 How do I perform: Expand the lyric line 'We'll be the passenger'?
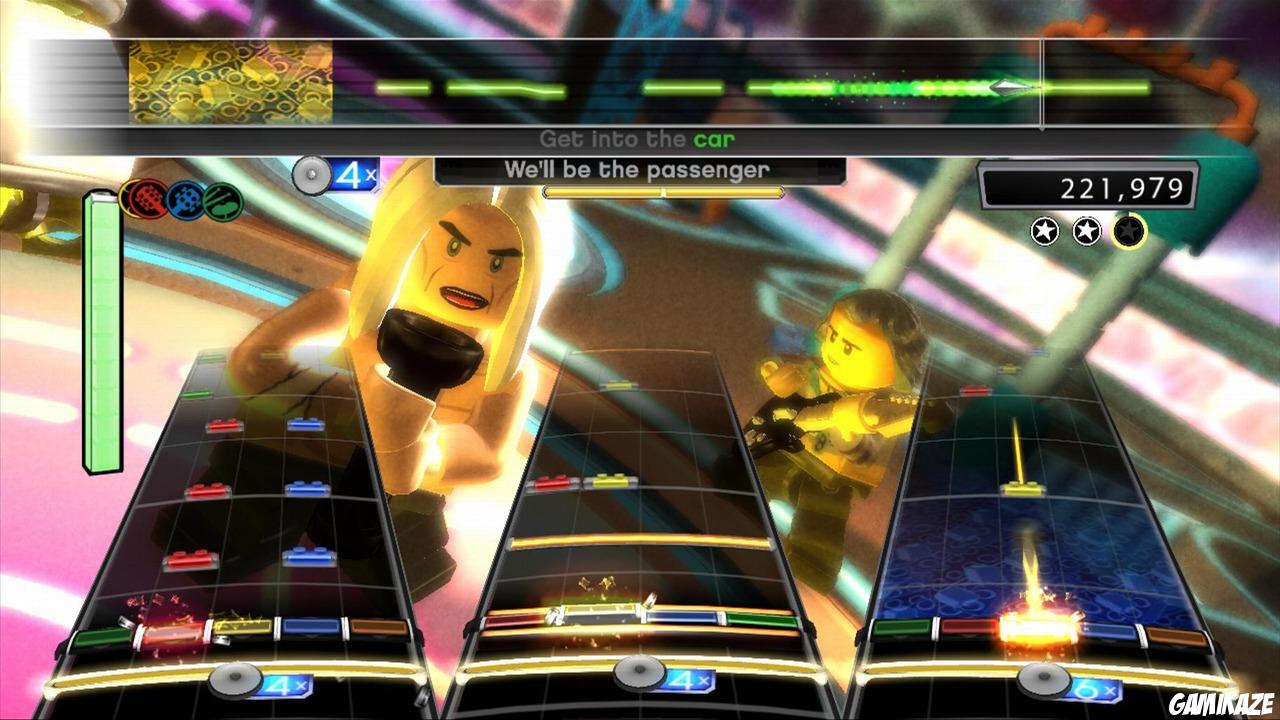[637, 170]
